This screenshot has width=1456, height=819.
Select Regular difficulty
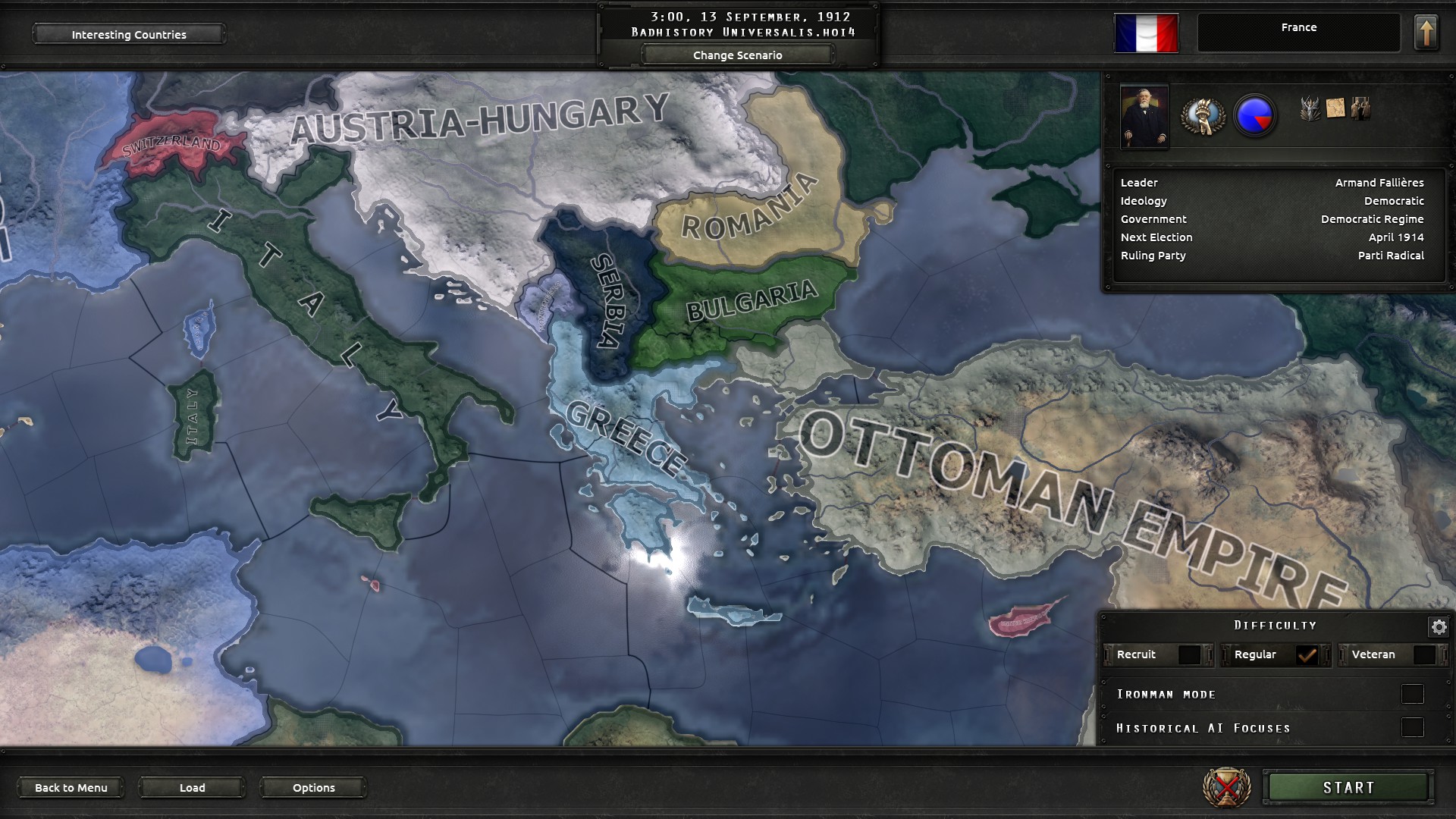click(1306, 654)
